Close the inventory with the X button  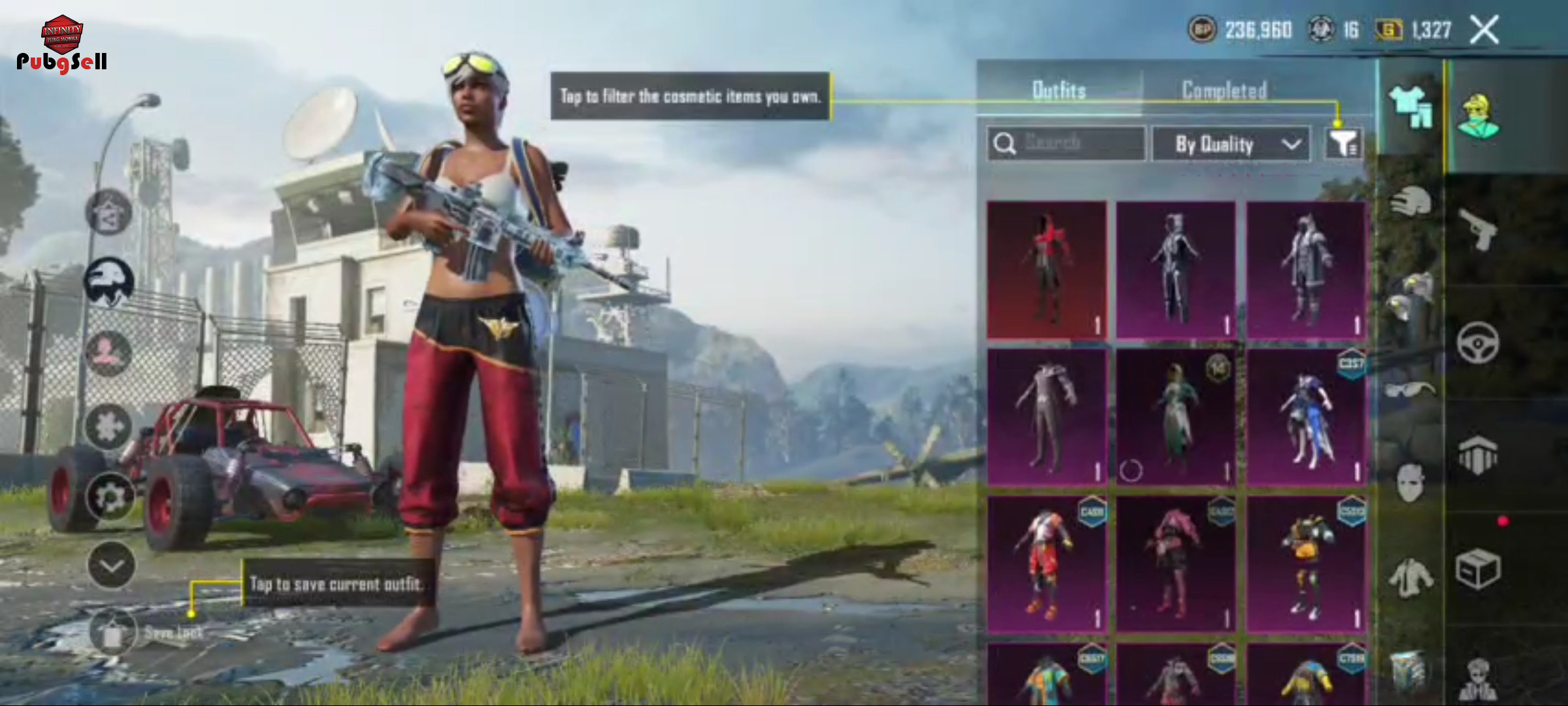click(1484, 30)
